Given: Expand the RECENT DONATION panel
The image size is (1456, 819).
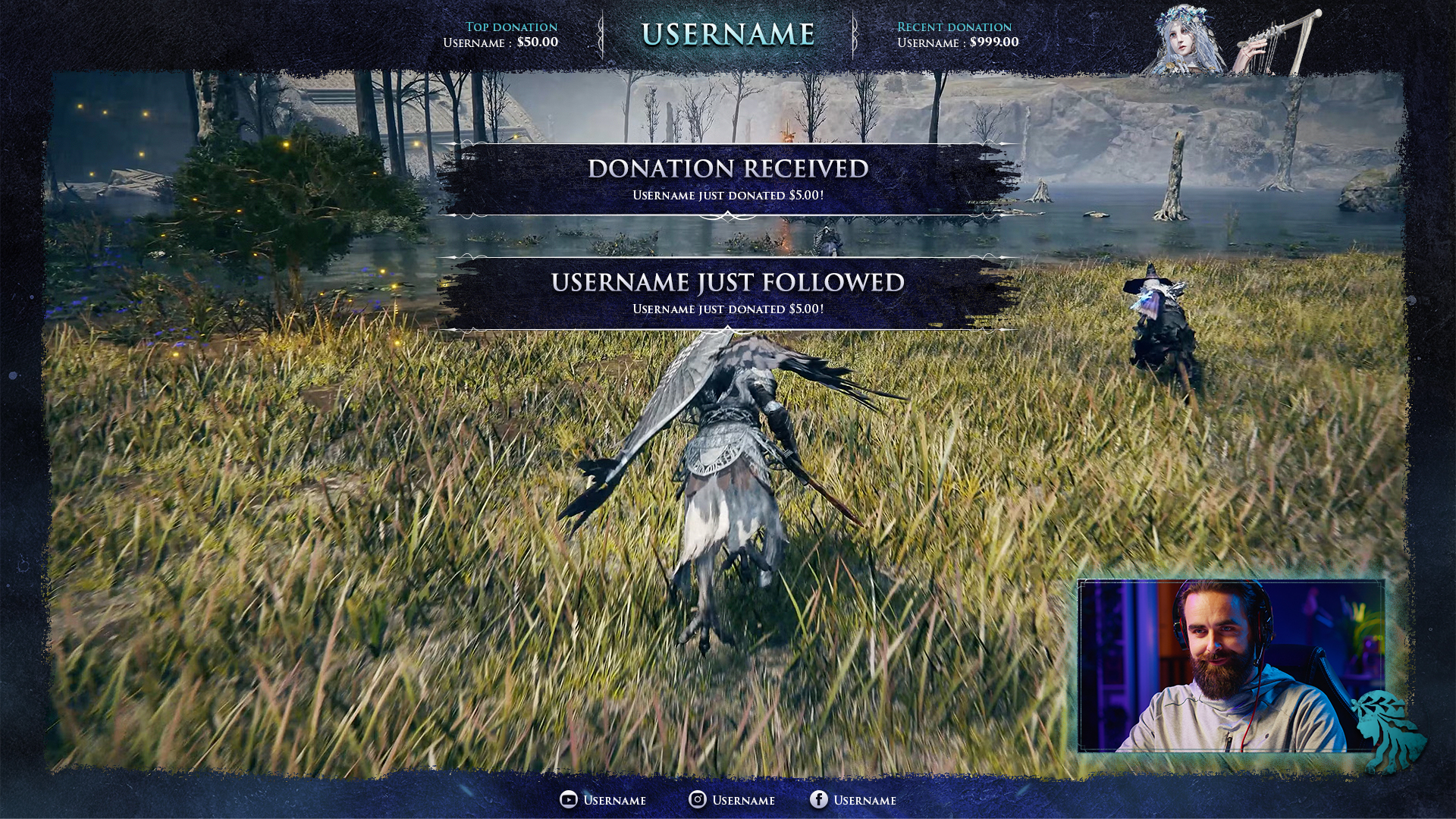Looking at the screenshot, I should click(x=955, y=27).
